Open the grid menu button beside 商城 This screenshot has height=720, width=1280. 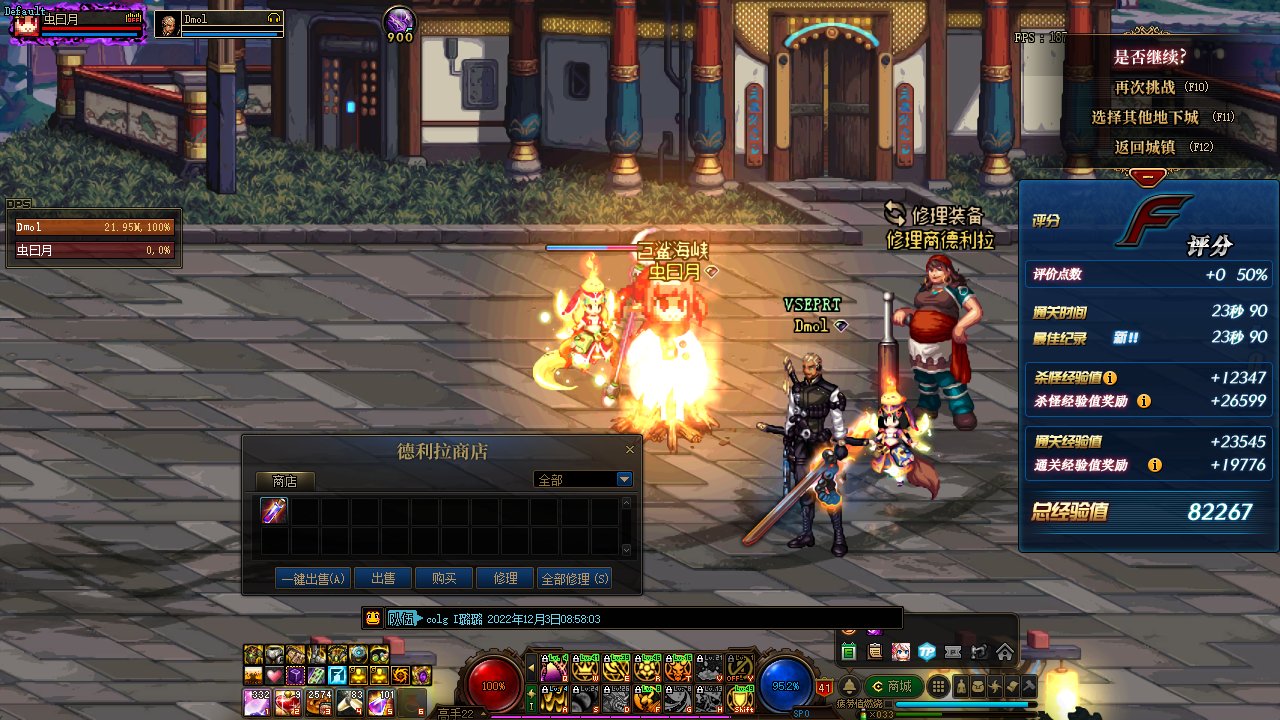tap(938, 687)
